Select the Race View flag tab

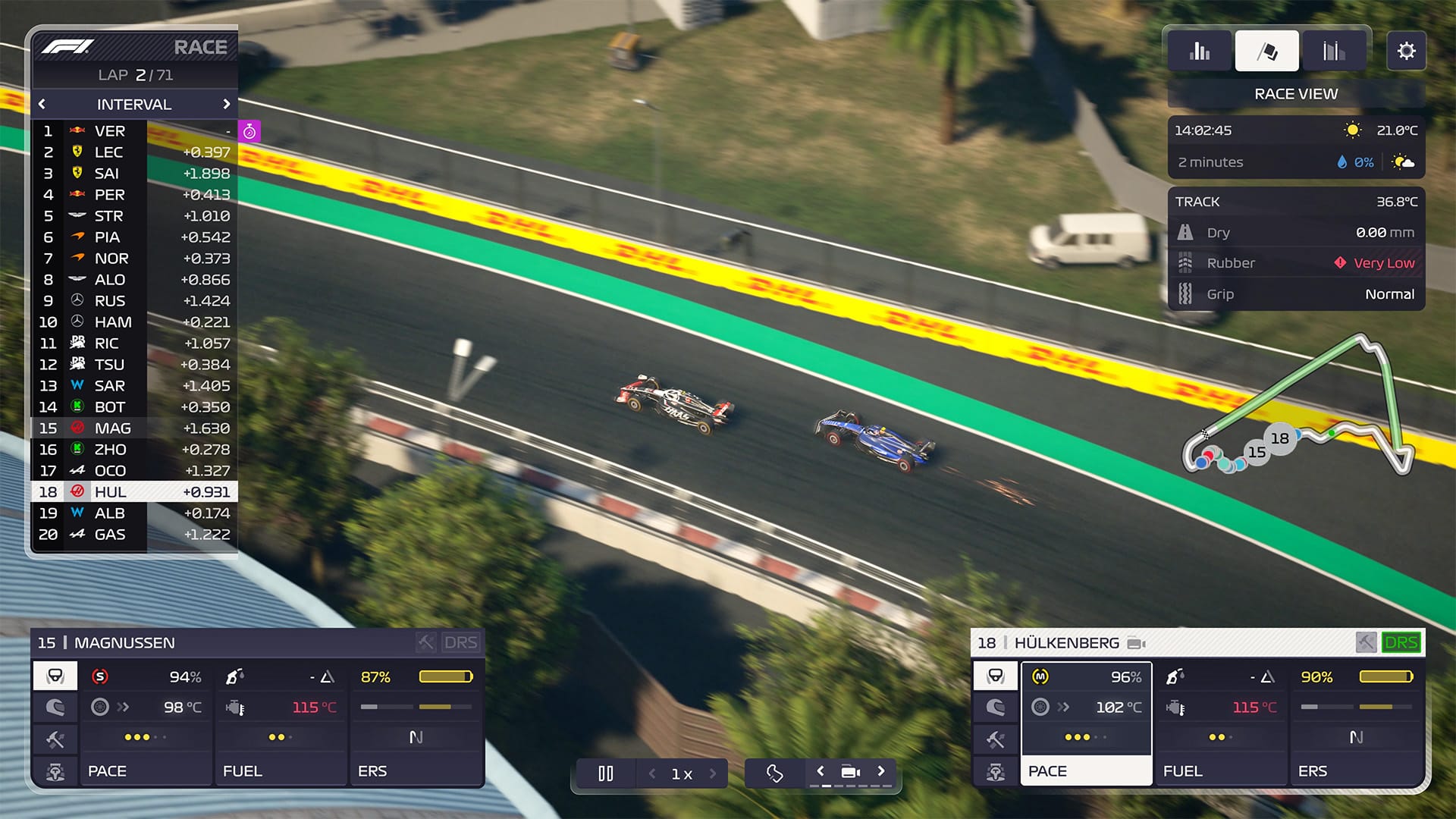pos(1266,50)
